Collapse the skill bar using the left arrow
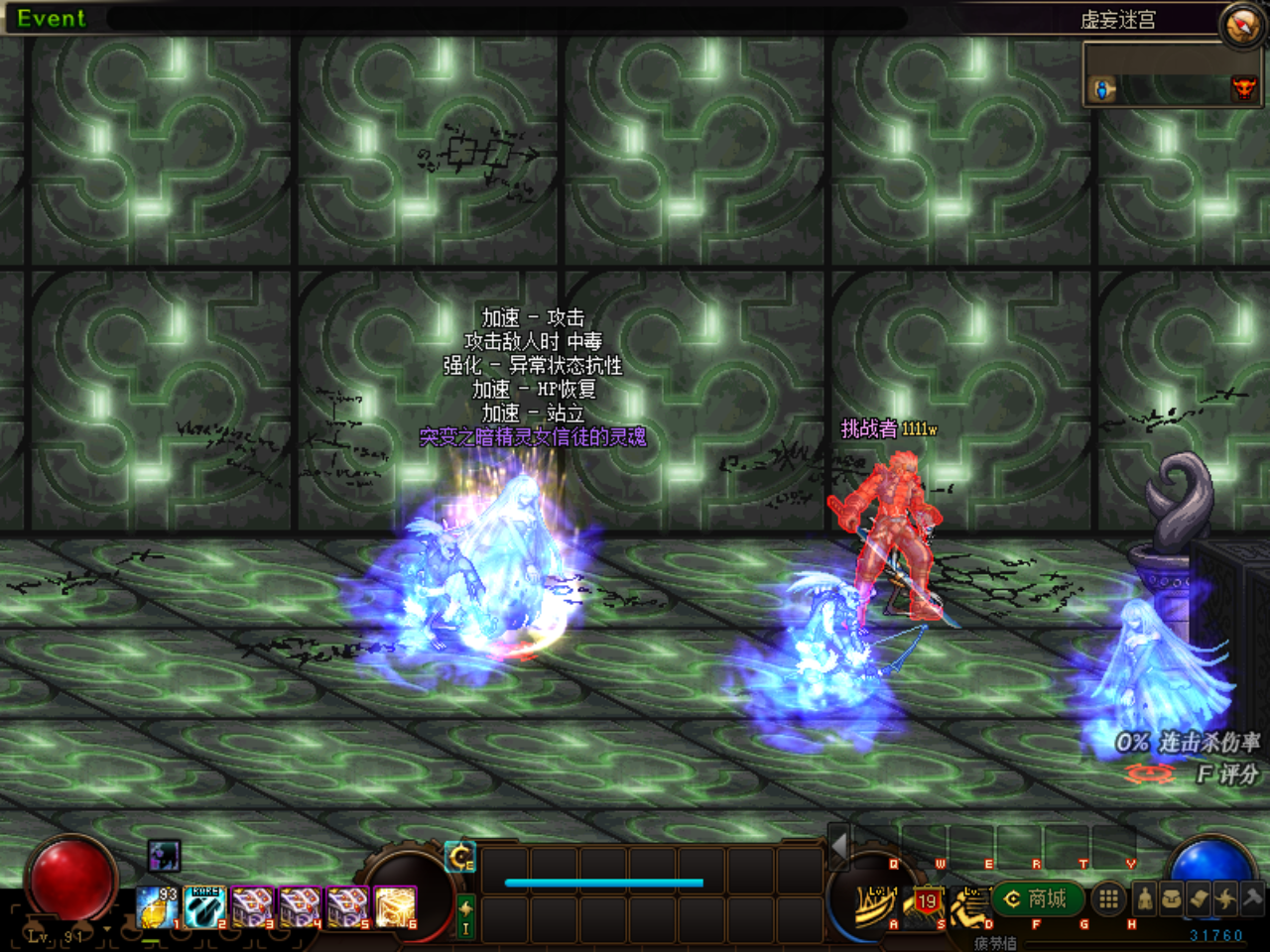Viewport: 1270px width, 952px height. click(838, 846)
